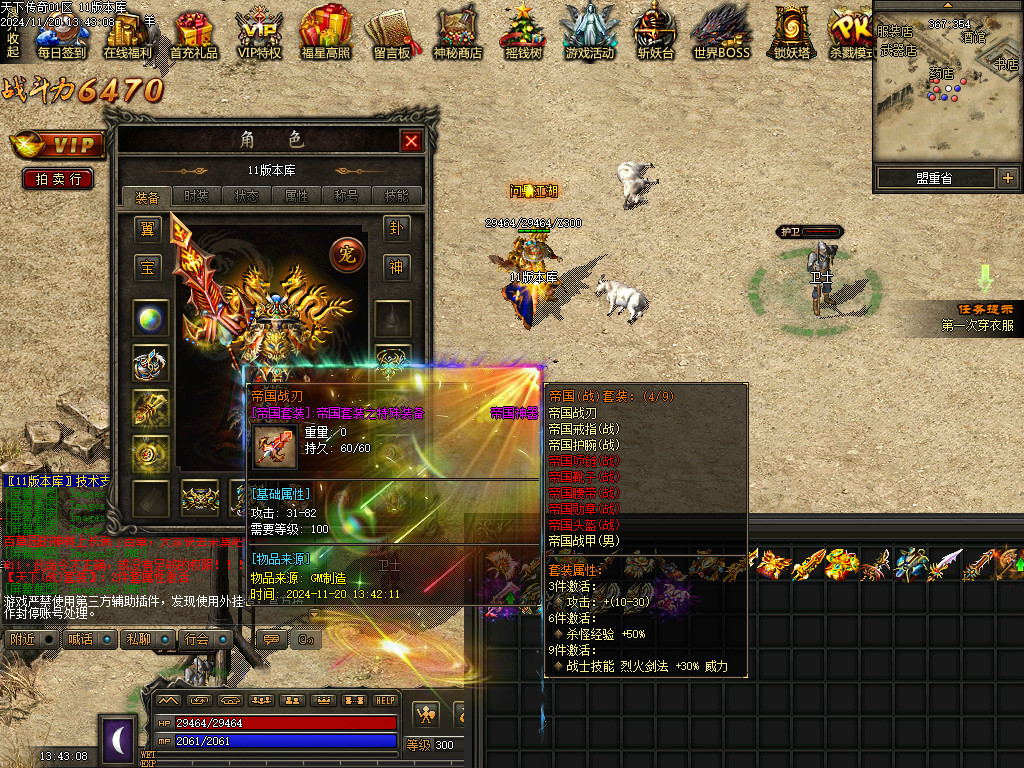
Task: Select the 称号 title tab
Action: coord(347,196)
